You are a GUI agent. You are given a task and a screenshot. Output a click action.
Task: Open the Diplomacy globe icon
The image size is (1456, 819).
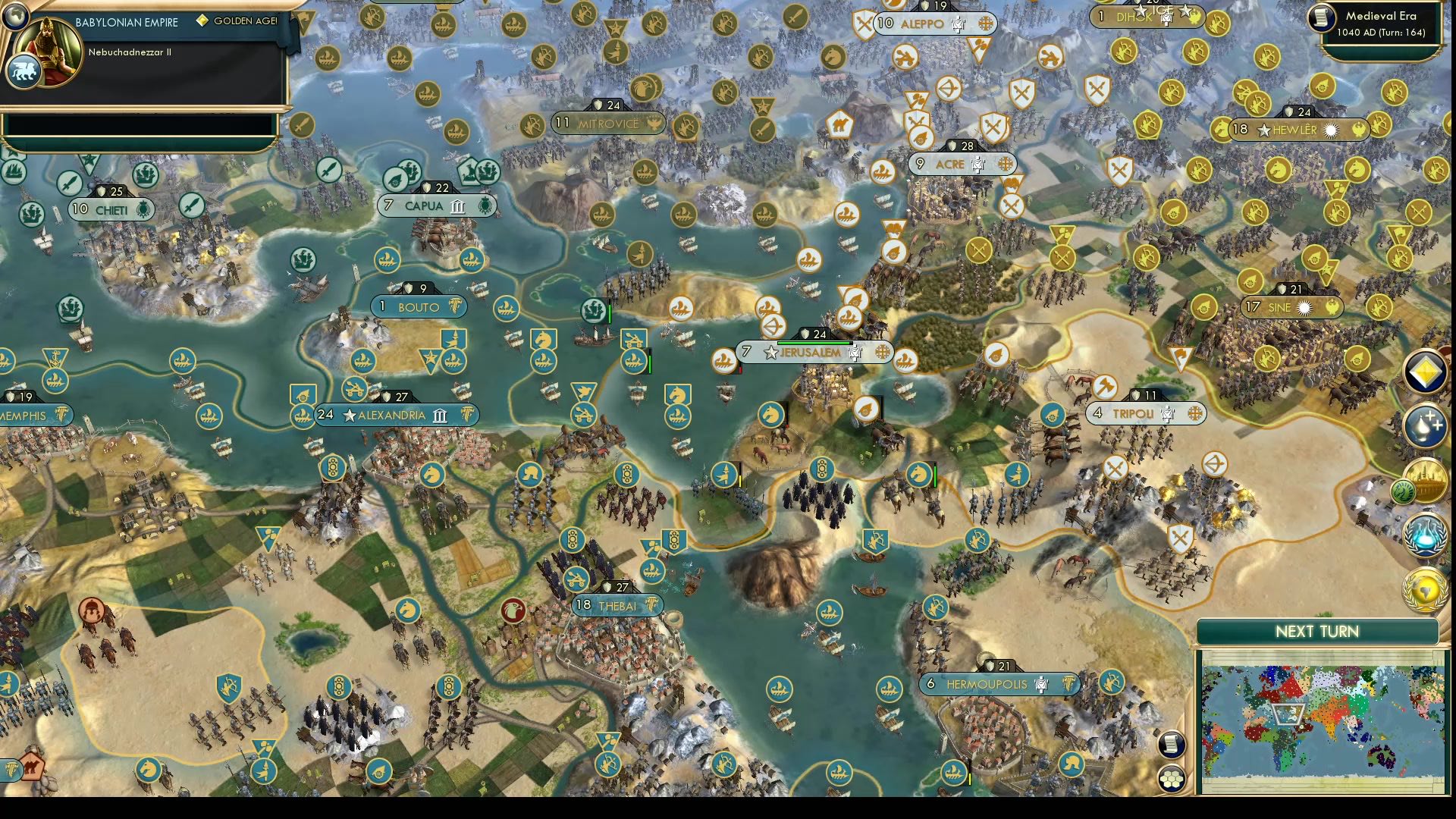click(1424, 589)
